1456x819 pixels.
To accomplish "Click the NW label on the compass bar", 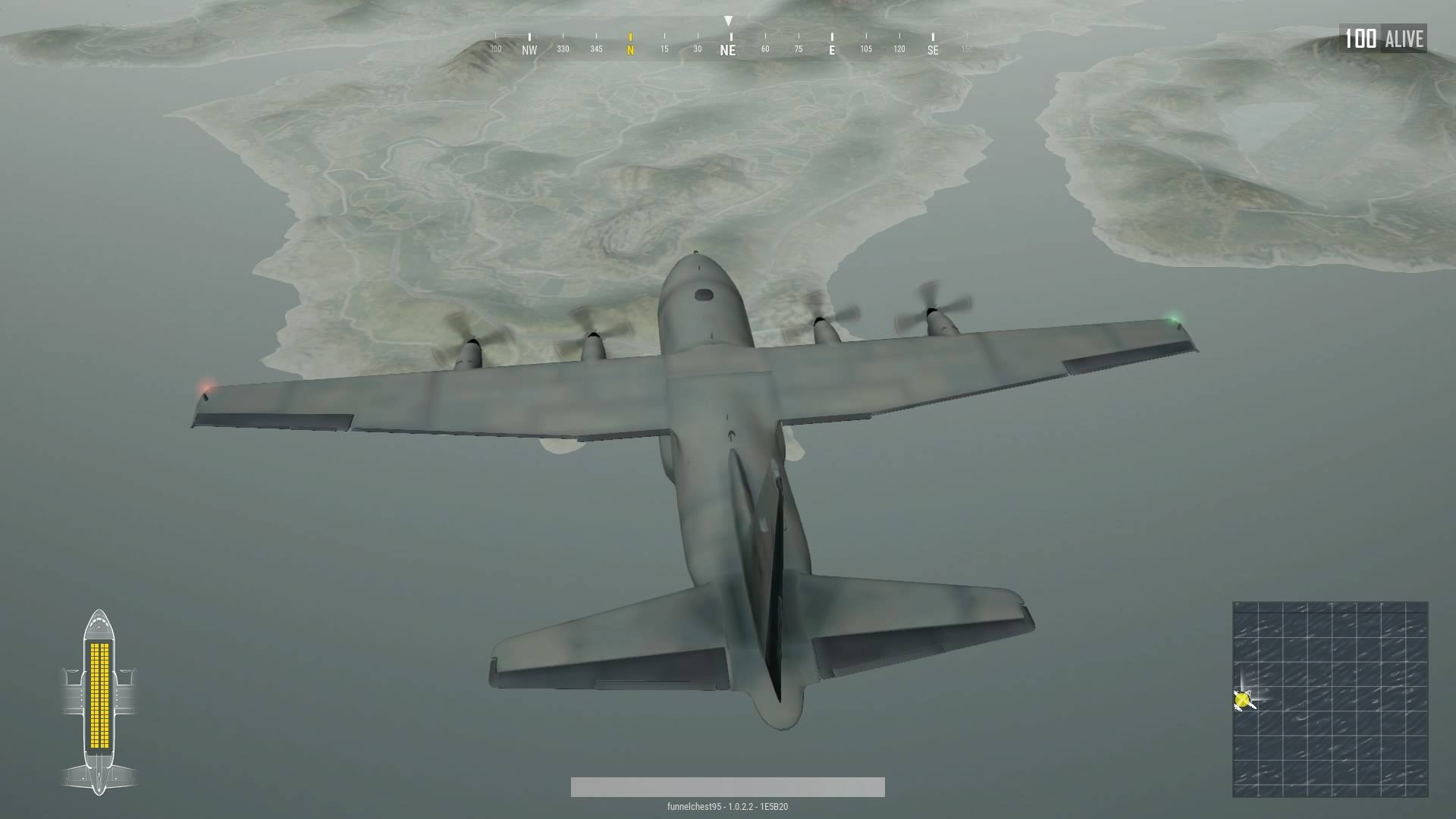I will tap(528, 49).
